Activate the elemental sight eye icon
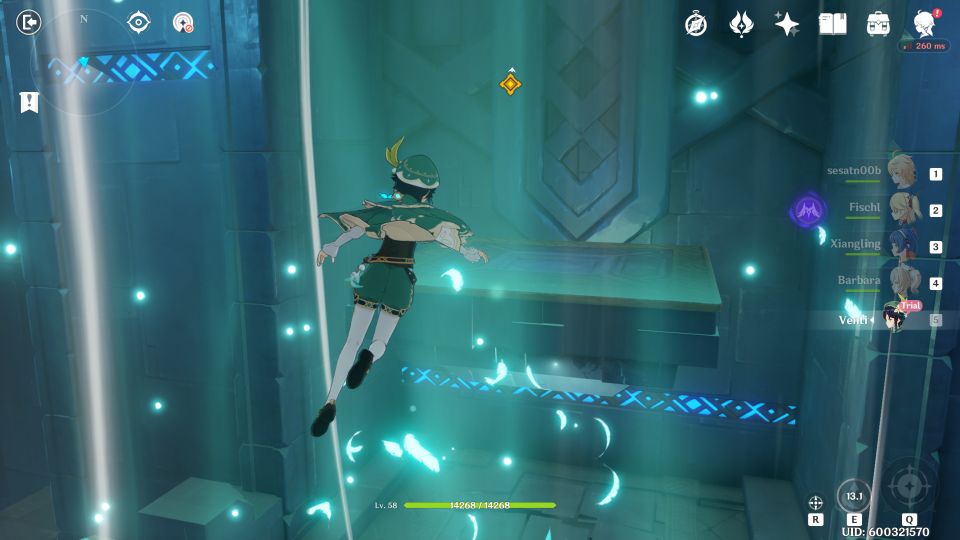Viewport: 960px width, 540px height. tap(138, 22)
